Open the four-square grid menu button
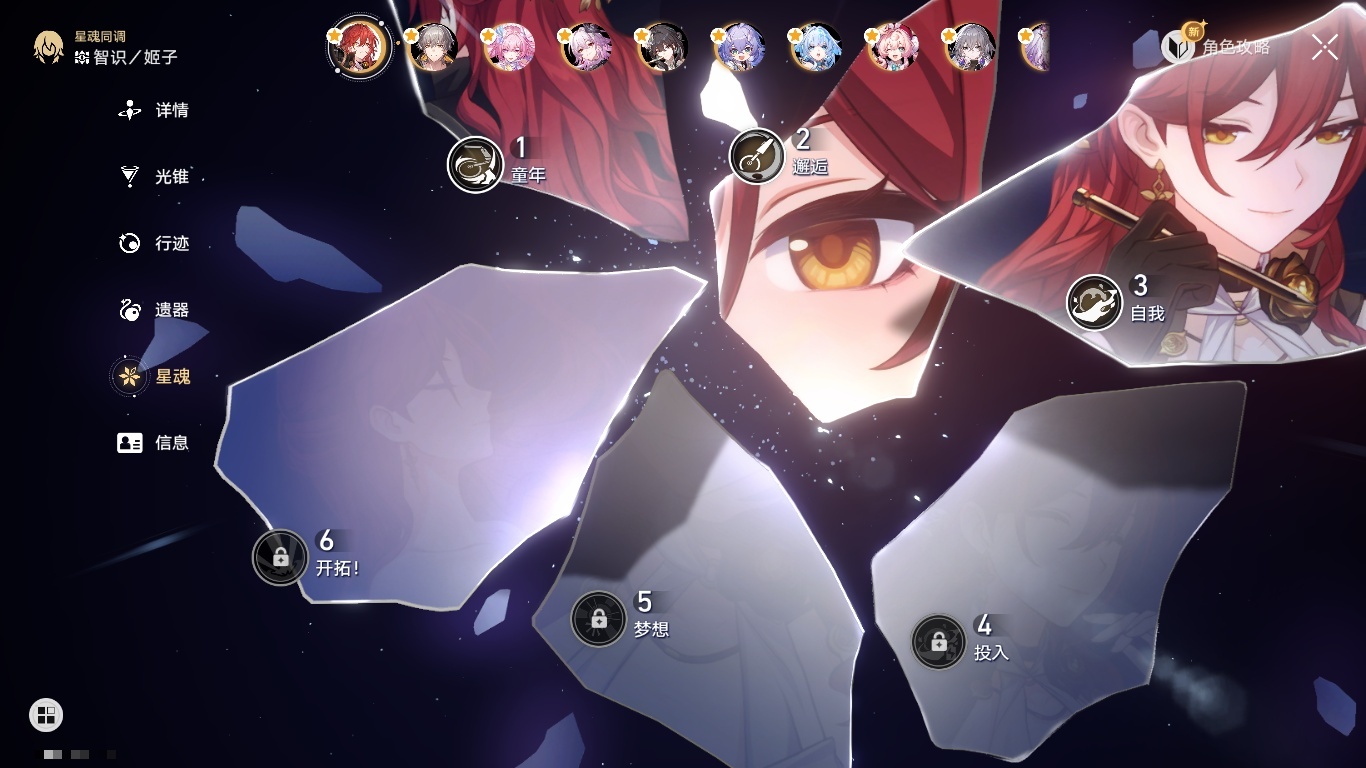 point(46,714)
